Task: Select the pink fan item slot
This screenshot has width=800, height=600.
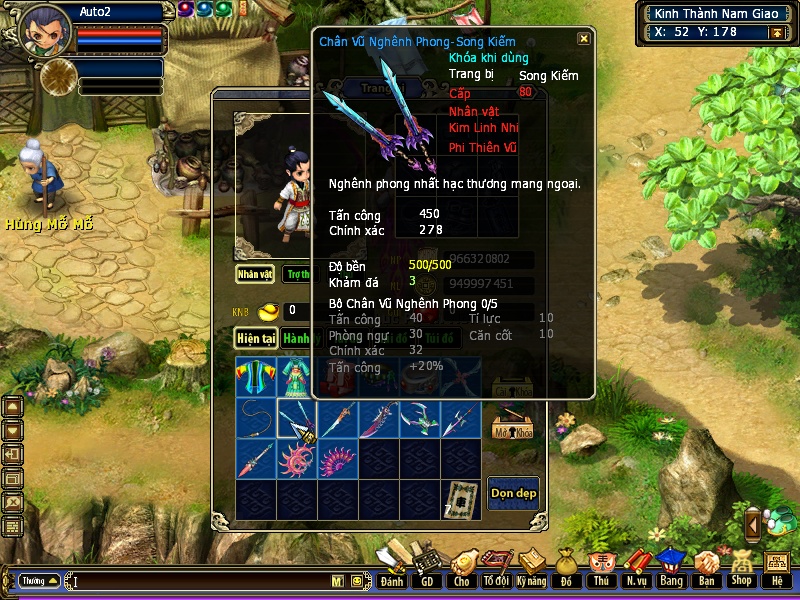Action: tap(338, 460)
